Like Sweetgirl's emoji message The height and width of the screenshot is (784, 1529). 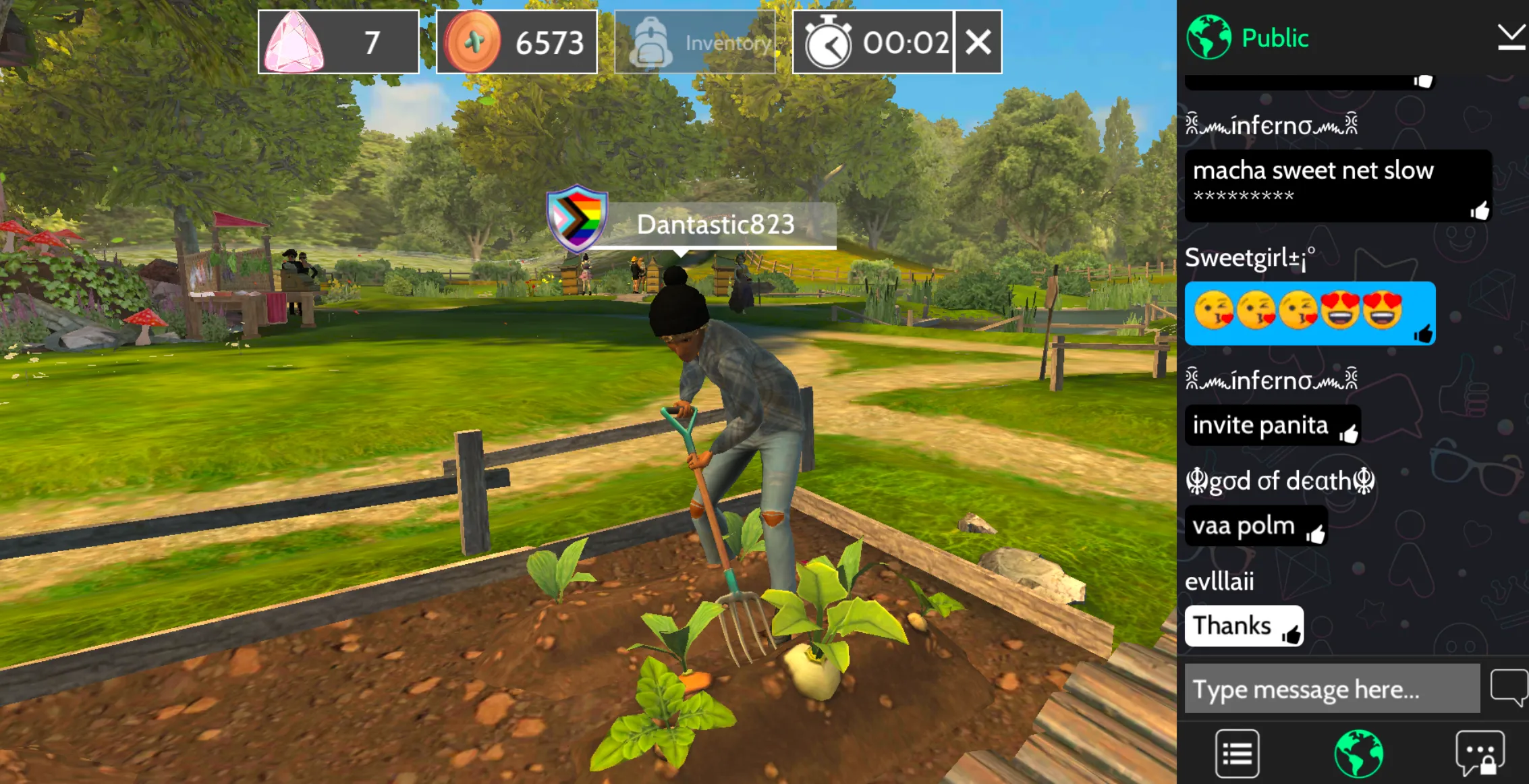[x=1423, y=333]
